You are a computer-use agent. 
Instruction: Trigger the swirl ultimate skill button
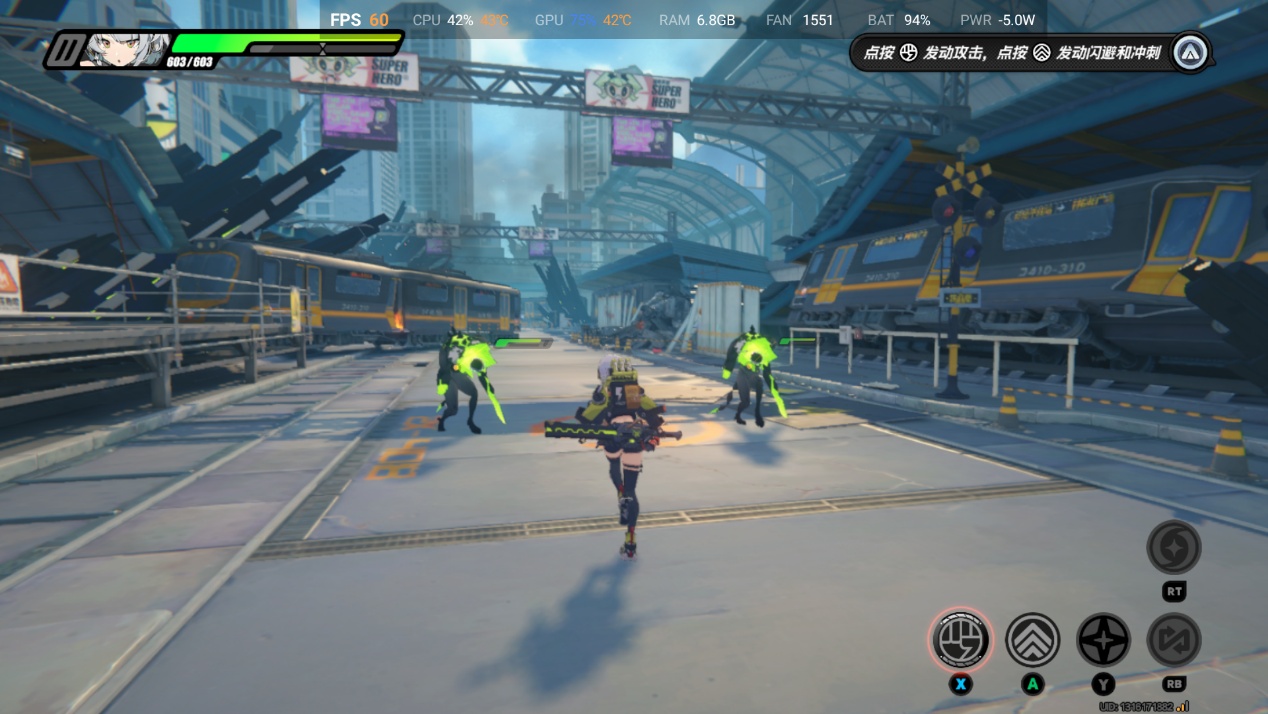pyautogui.click(x=1174, y=547)
